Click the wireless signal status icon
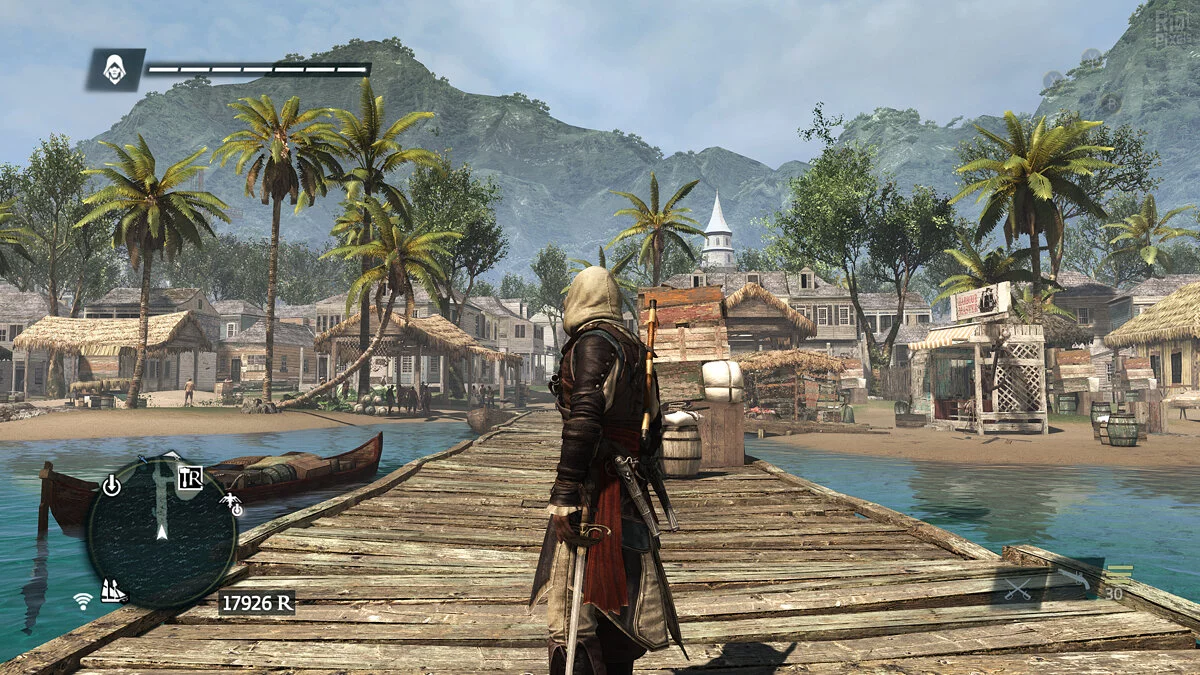The height and width of the screenshot is (675, 1200). (x=82, y=600)
